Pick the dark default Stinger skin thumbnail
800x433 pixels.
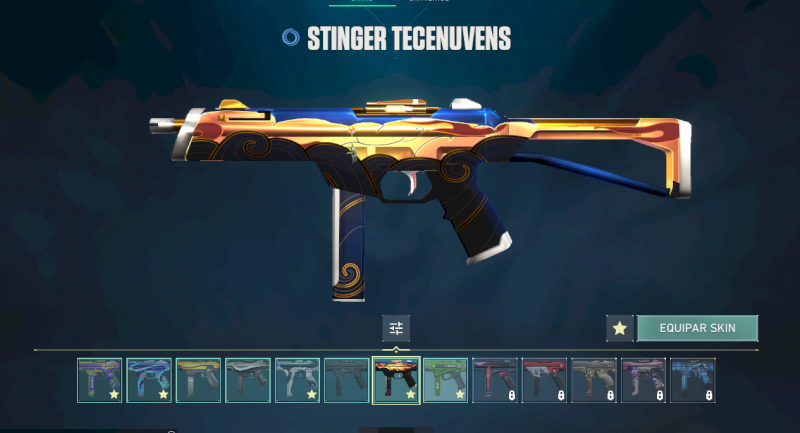coord(347,381)
